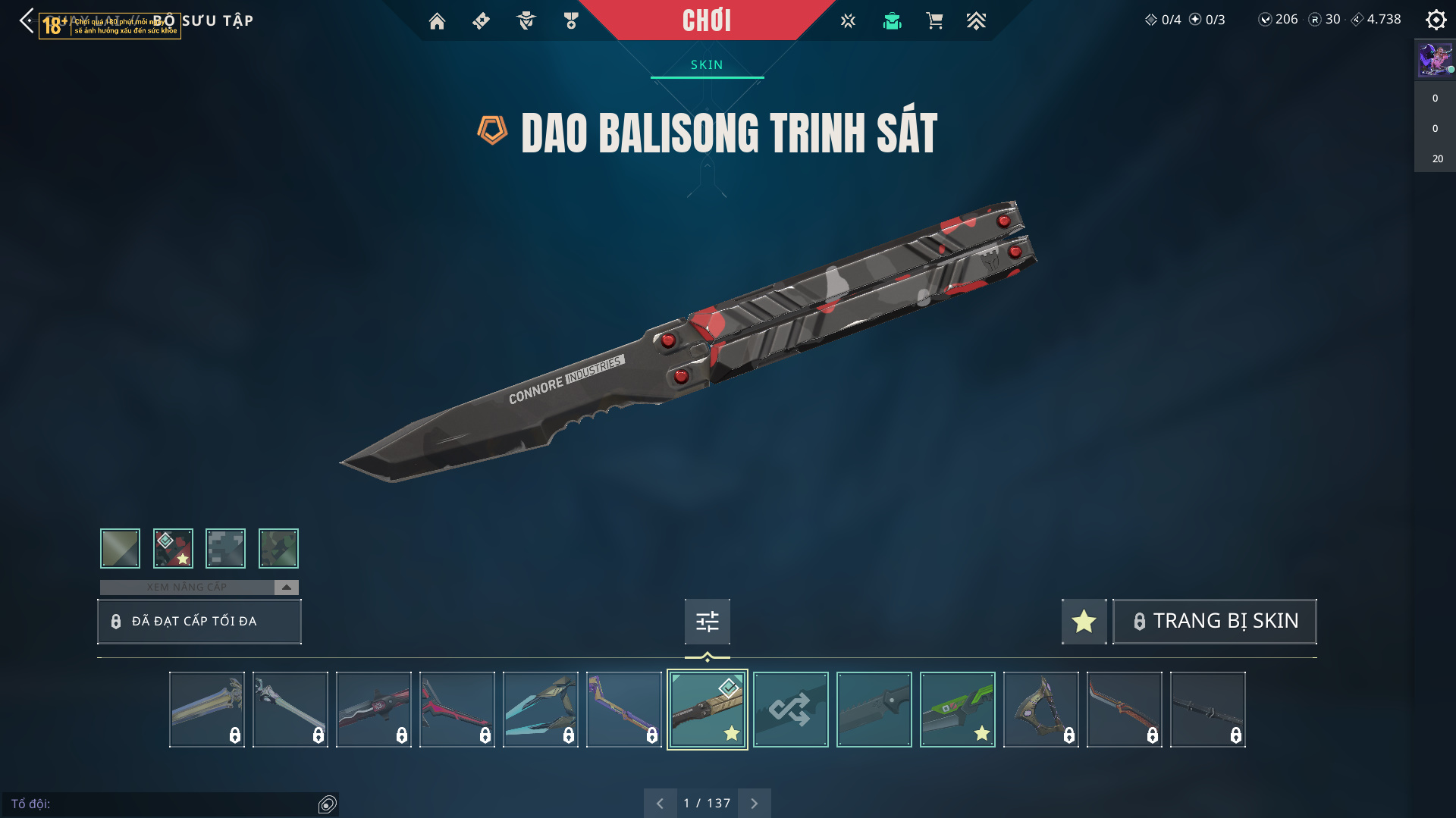This screenshot has height=818, width=1456.
Task: Open the shopping cart store icon
Action: 934,21
